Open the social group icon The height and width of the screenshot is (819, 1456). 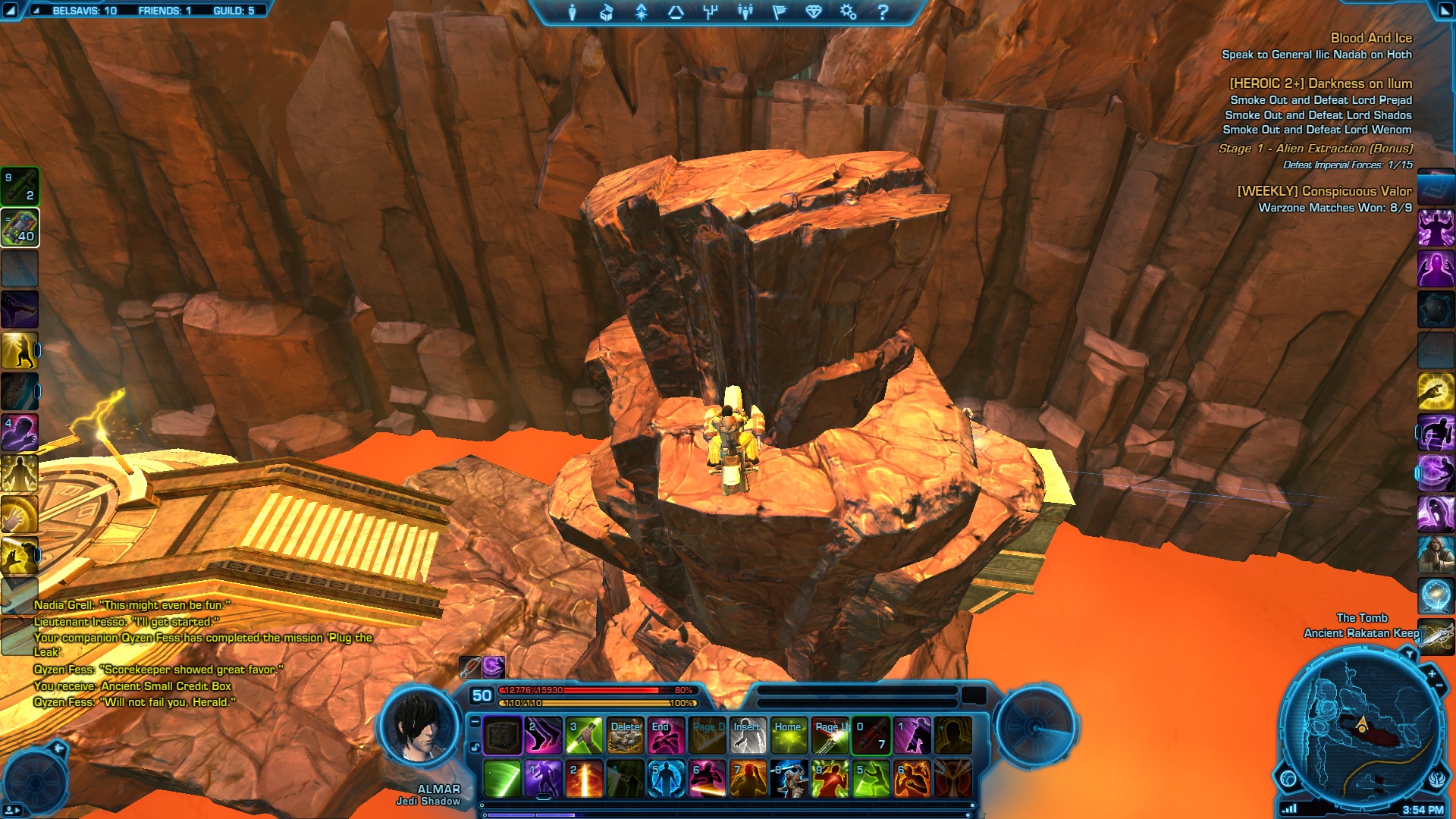[745, 12]
